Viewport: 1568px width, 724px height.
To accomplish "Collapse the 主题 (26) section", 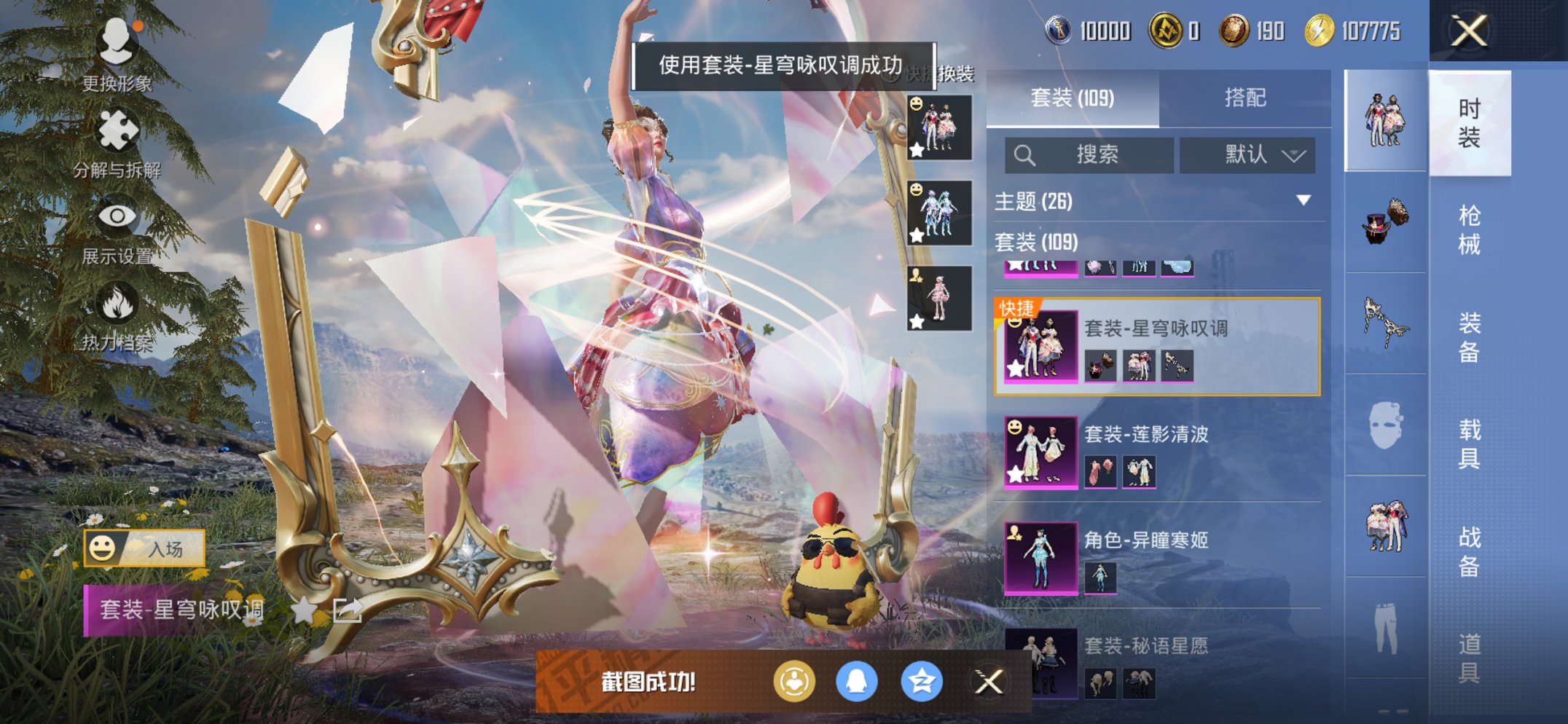I will pyautogui.click(x=1303, y=202).
